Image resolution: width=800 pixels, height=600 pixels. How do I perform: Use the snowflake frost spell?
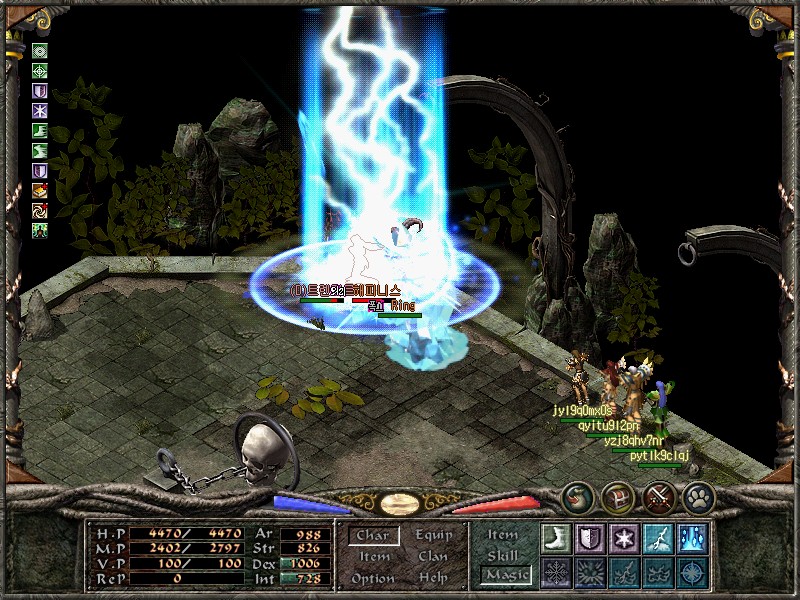point(623,538)
